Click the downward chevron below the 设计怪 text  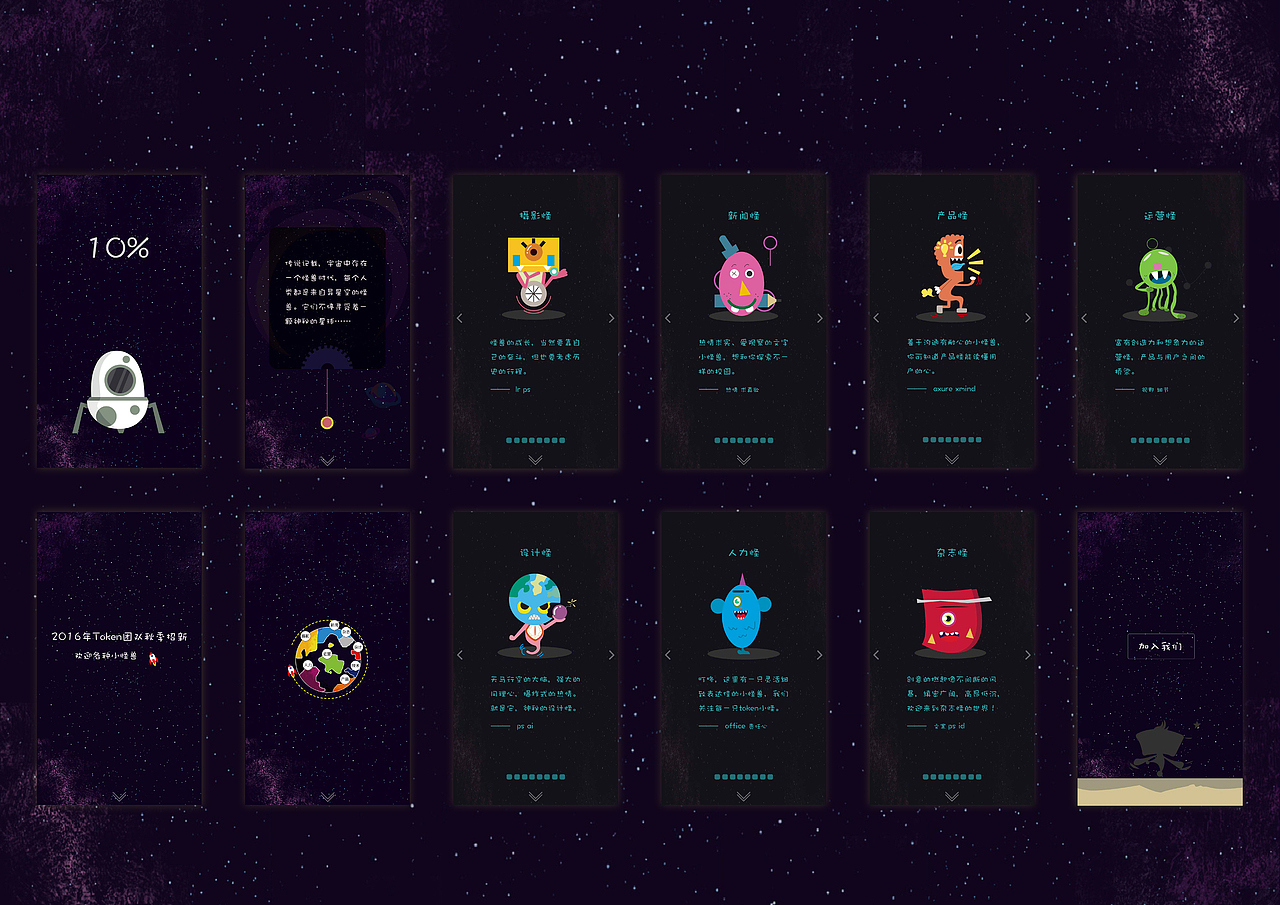[x=534, y=796]
